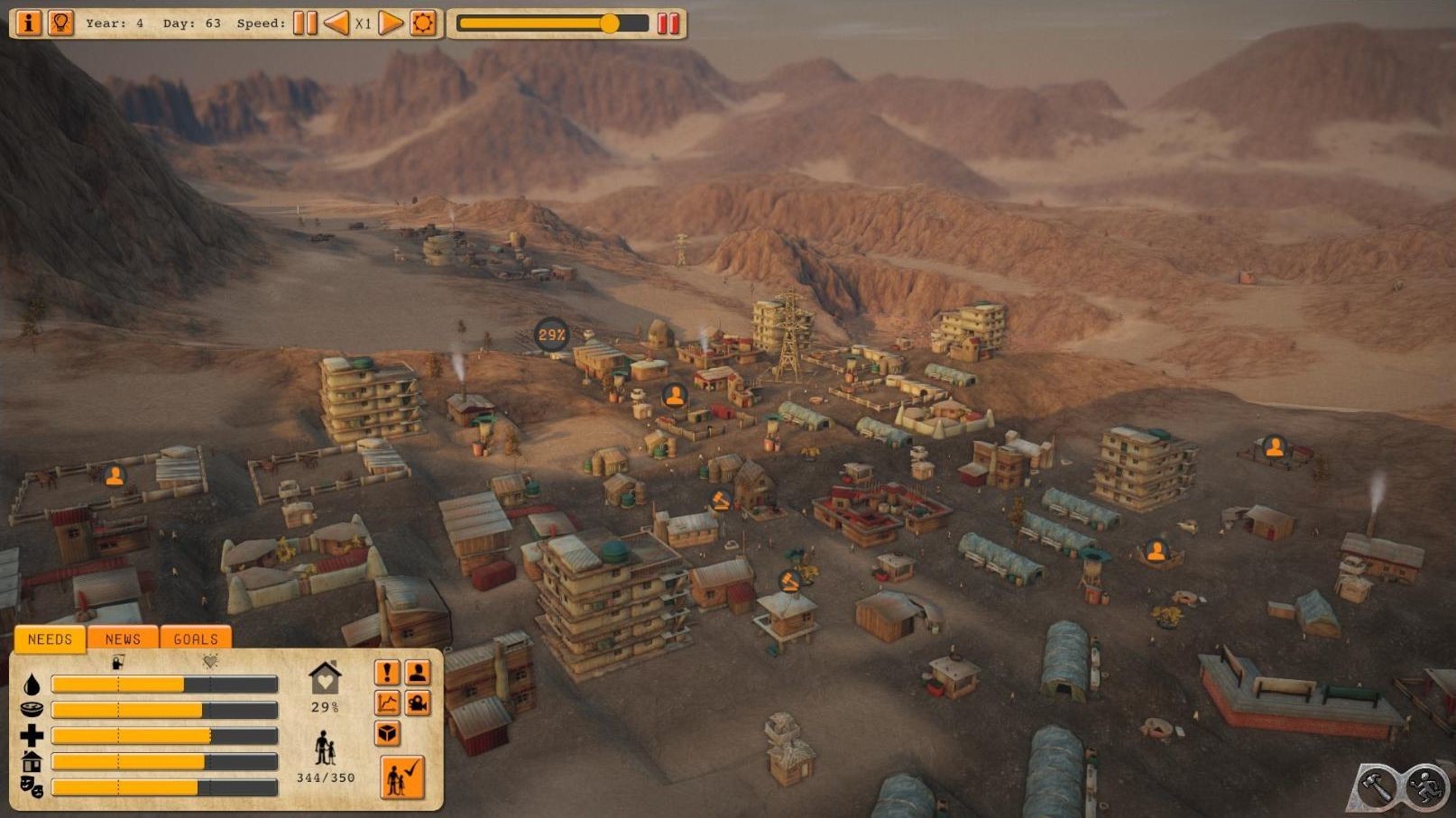This screenshot has height=818, width=1456.
Task: Activate the video camera button
Action: [418, 703]
